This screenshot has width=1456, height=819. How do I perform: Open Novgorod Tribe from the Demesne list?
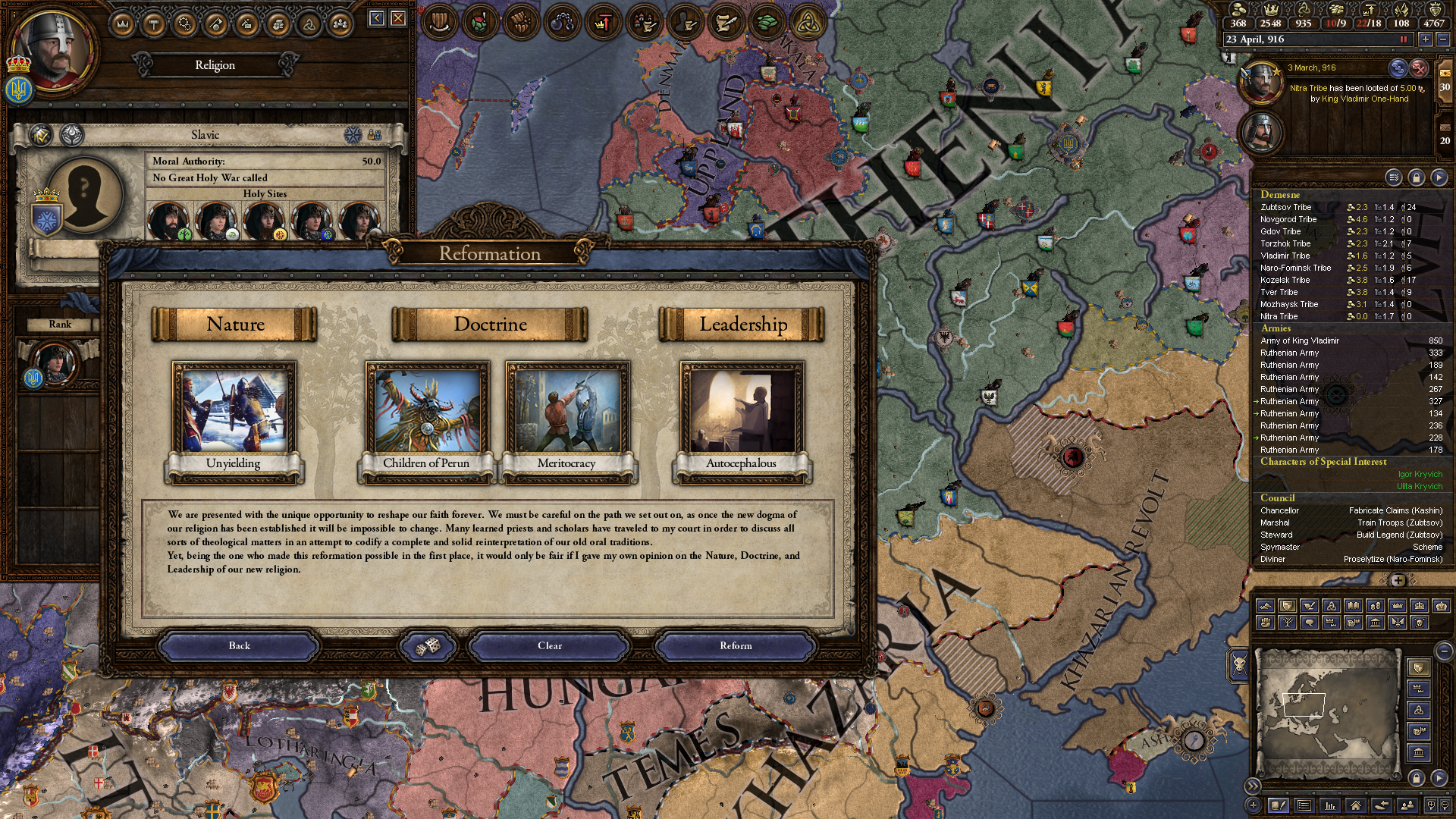(x=1288, y=219)
